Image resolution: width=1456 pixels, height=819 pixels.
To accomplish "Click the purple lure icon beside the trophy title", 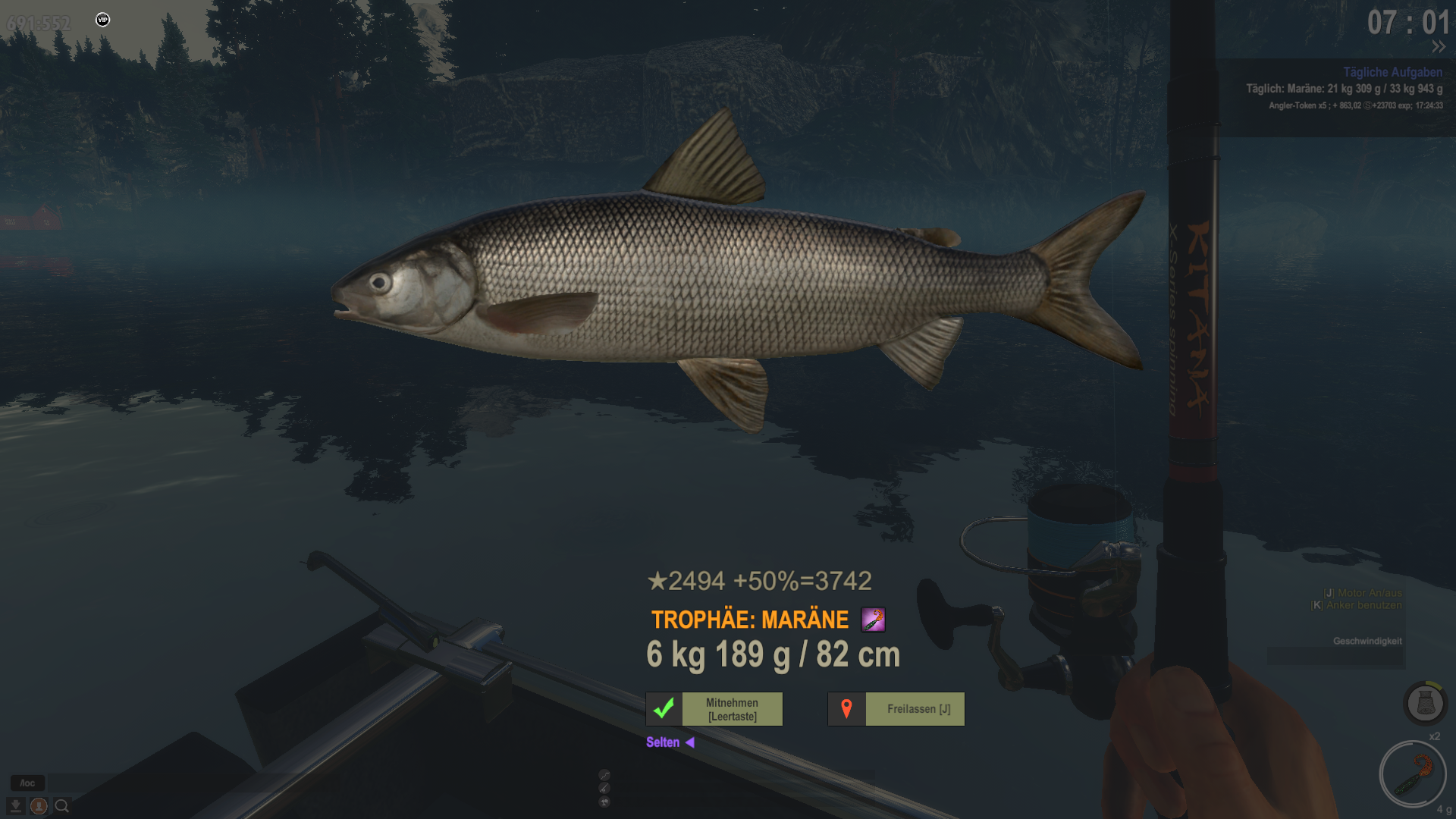I will [873, 620].
